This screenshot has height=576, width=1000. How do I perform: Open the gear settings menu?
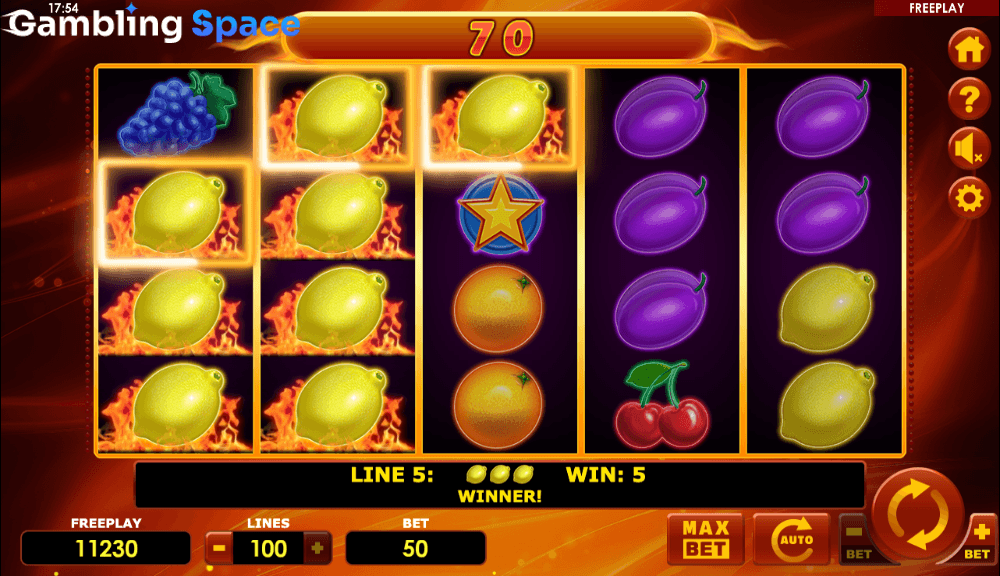(x=968, y=198)
